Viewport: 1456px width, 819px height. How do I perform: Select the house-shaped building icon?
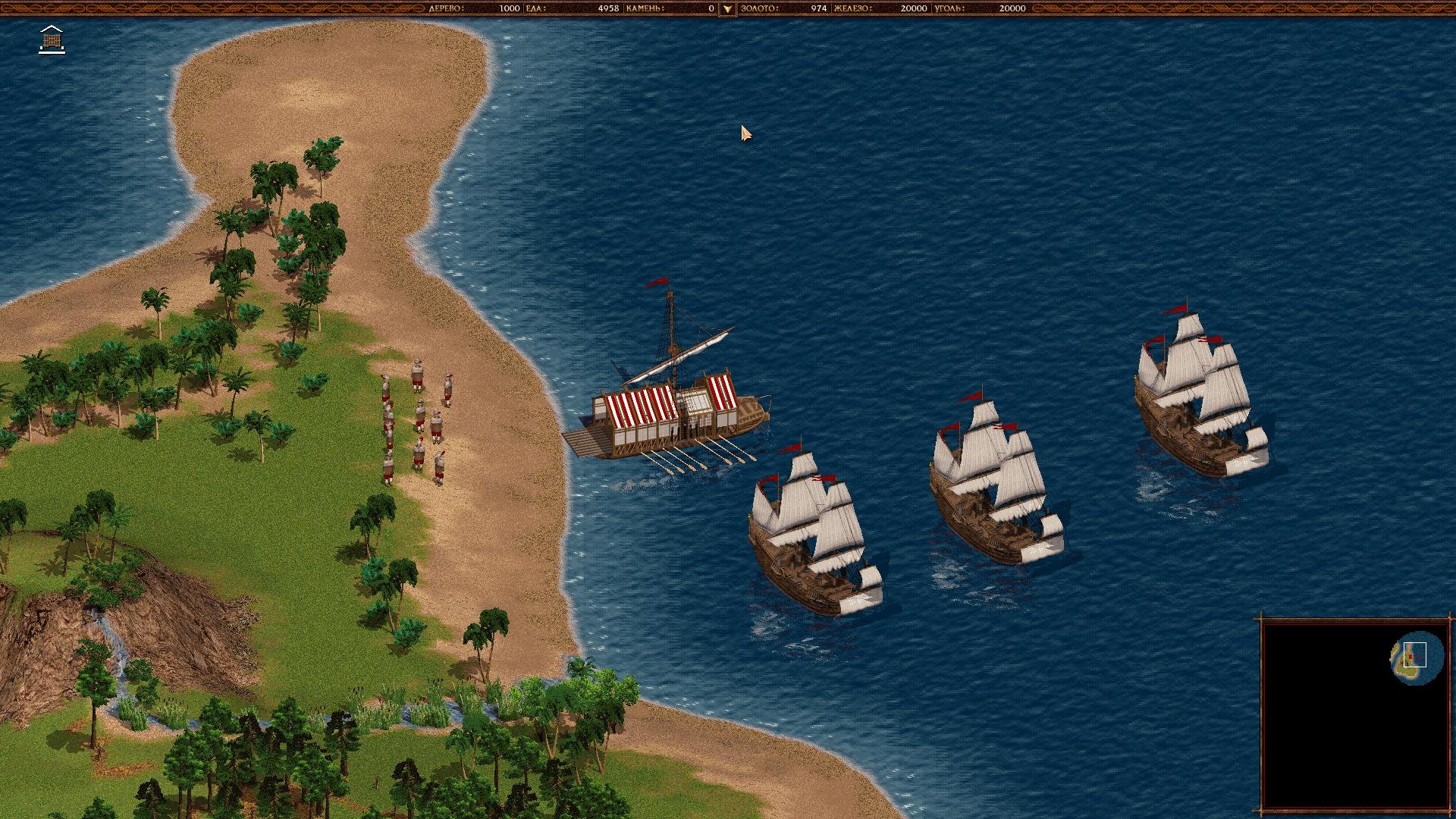(x=52, y=39)
